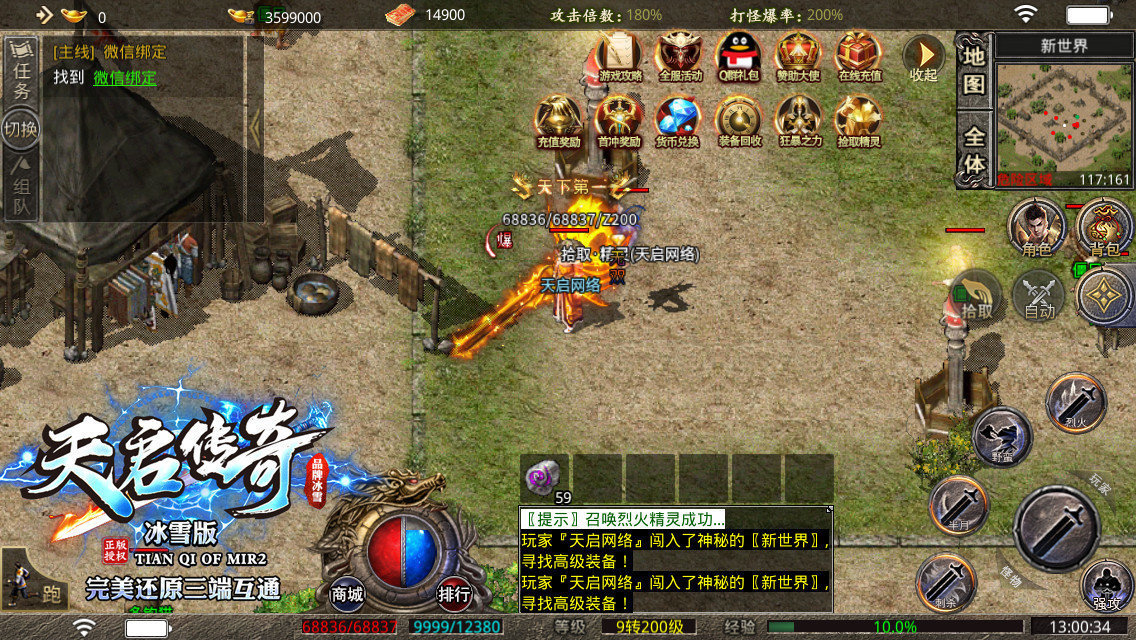Open the 角色 character panel
The width and height of the screenshot is (1136, 640).
click(x=1037, y=227)
